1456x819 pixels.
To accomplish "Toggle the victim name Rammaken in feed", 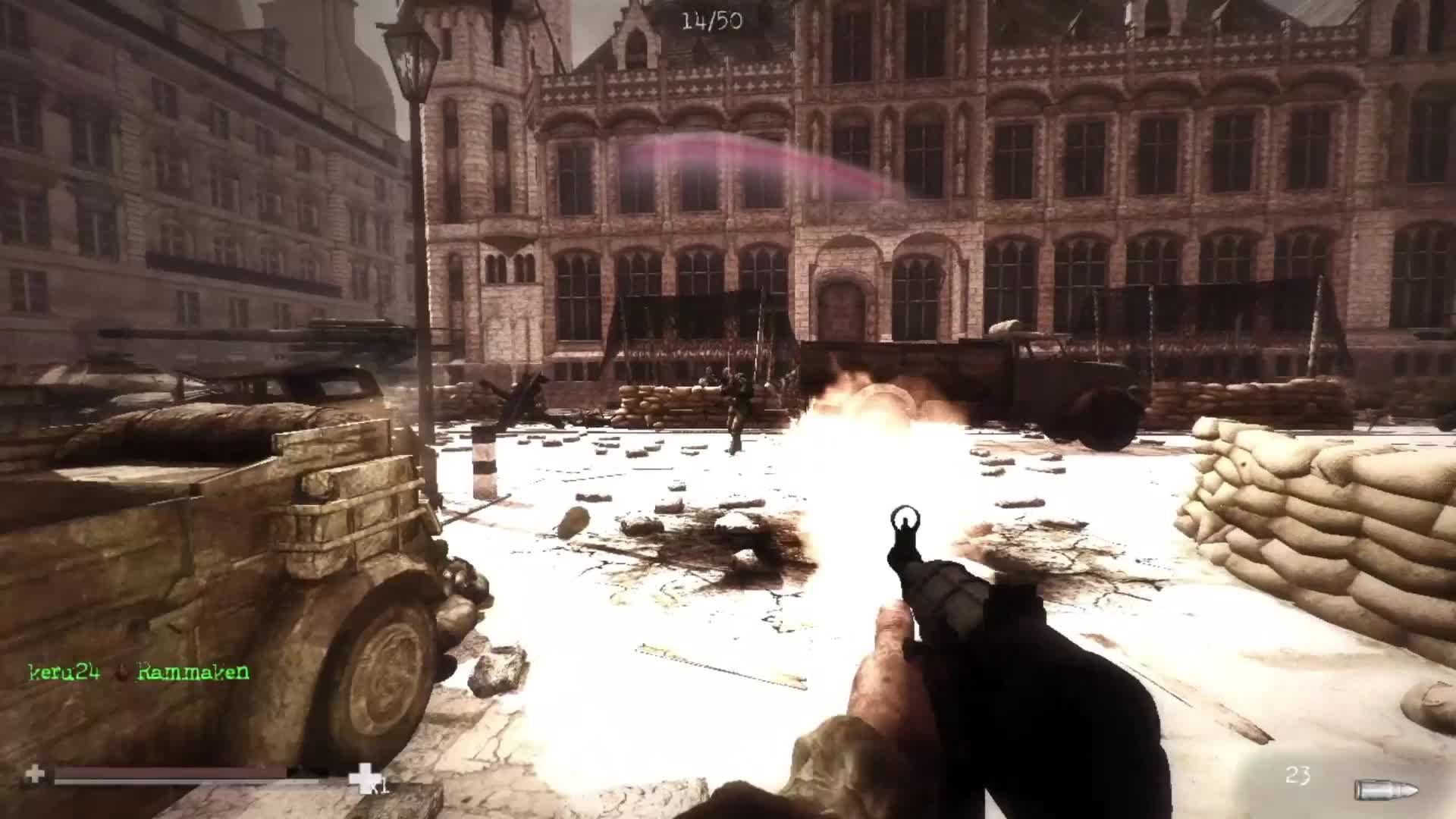I will (x=192, y=670).
